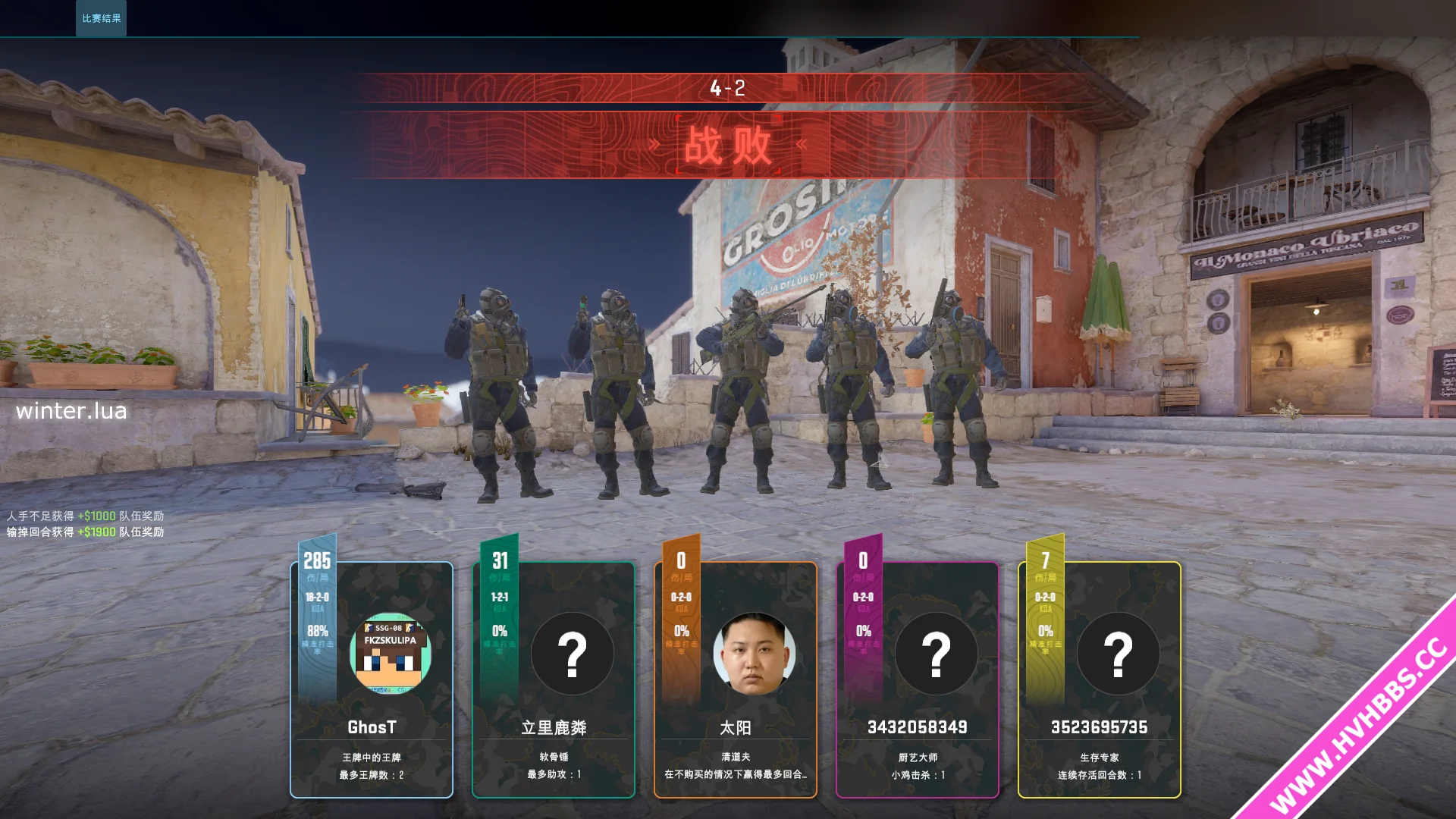Click 太阳's portrait avatar
Viewport: 1456px width, 819px height.
tap(754, 653)
